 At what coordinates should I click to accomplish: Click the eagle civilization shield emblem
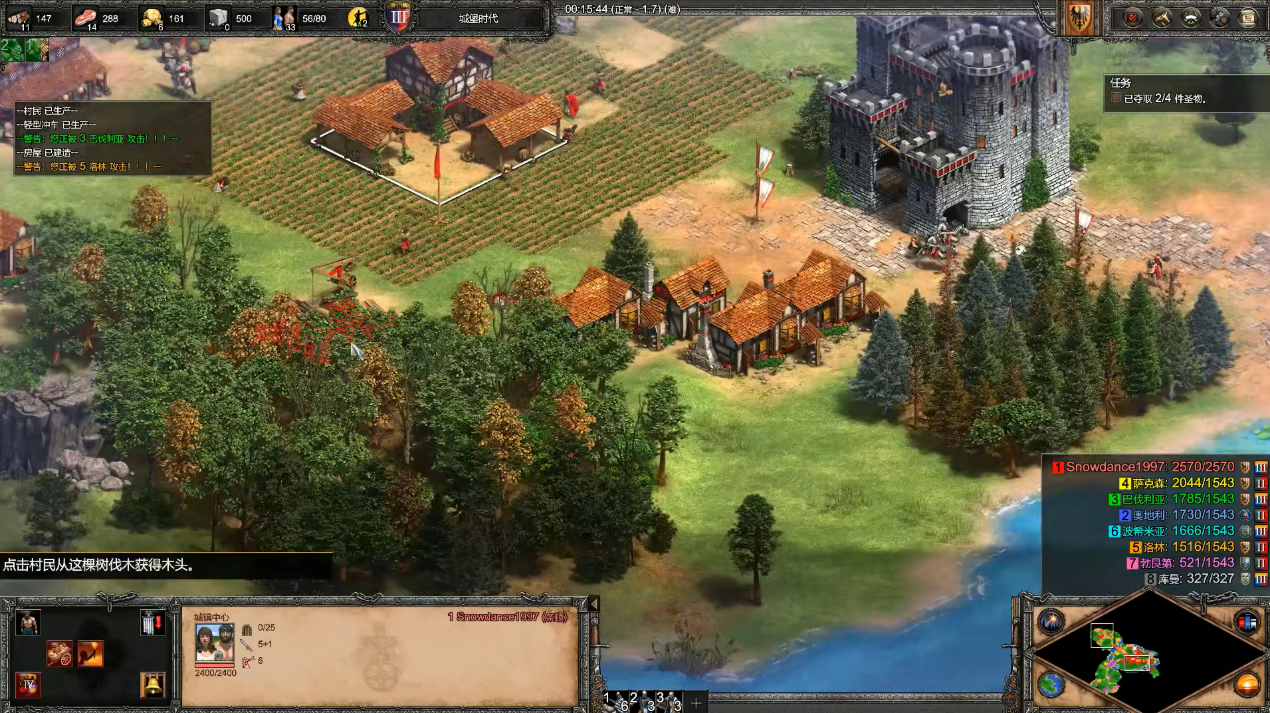coord(1079,19)
